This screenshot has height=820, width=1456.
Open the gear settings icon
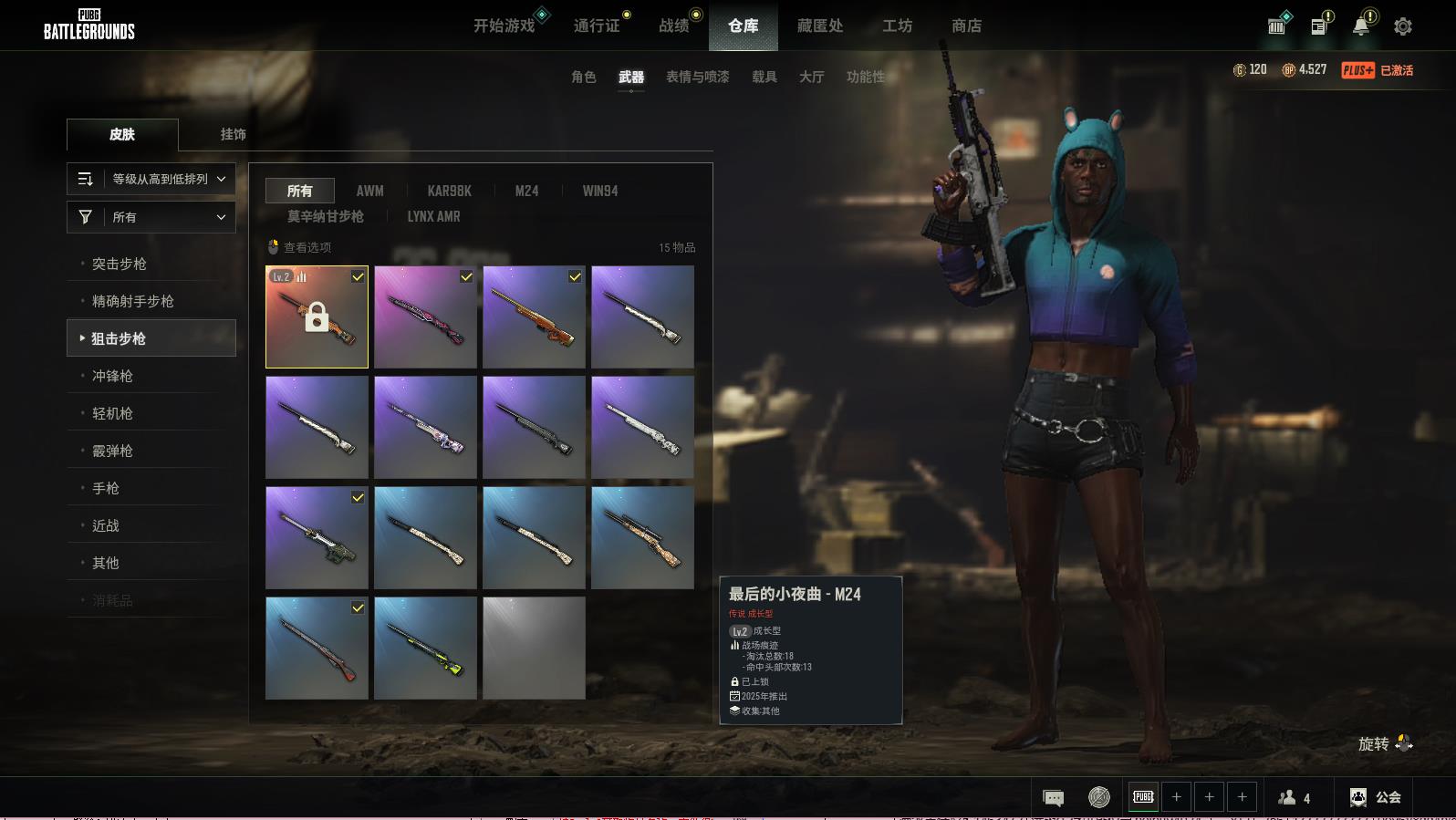click(x=1403, y=26)
